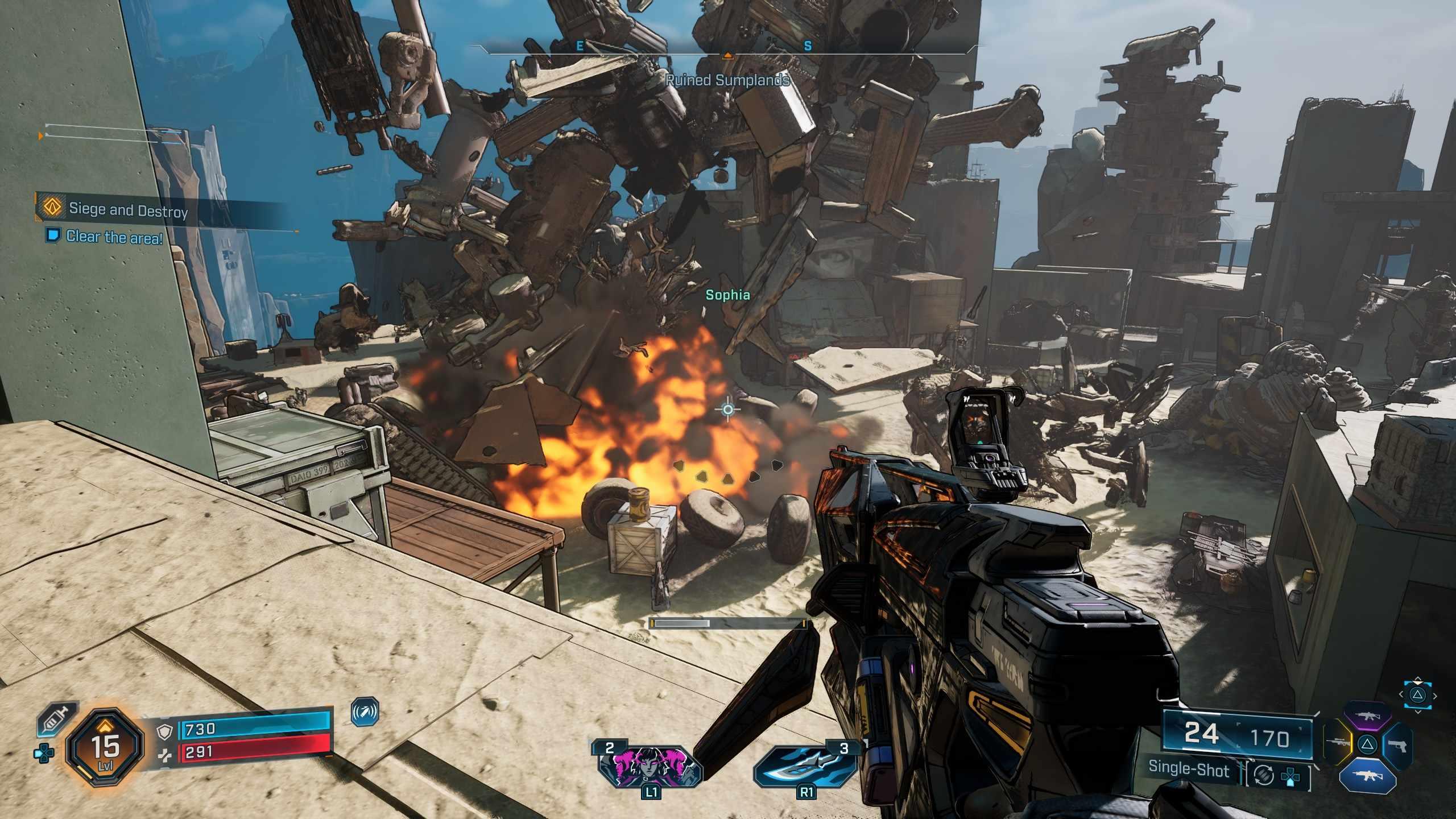Open the Siege and Destroy quest tracker
Viewport: 1456px width, 819px height.
(128, 210)
